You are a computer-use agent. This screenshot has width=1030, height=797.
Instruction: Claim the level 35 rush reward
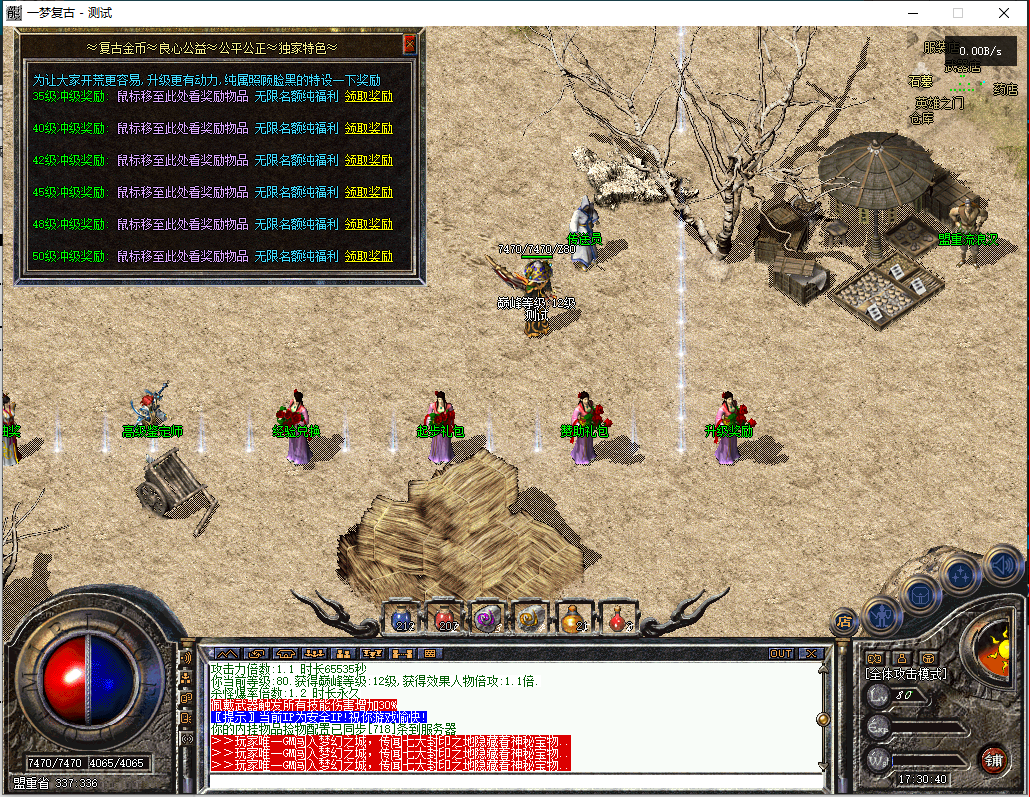point(369,97)
